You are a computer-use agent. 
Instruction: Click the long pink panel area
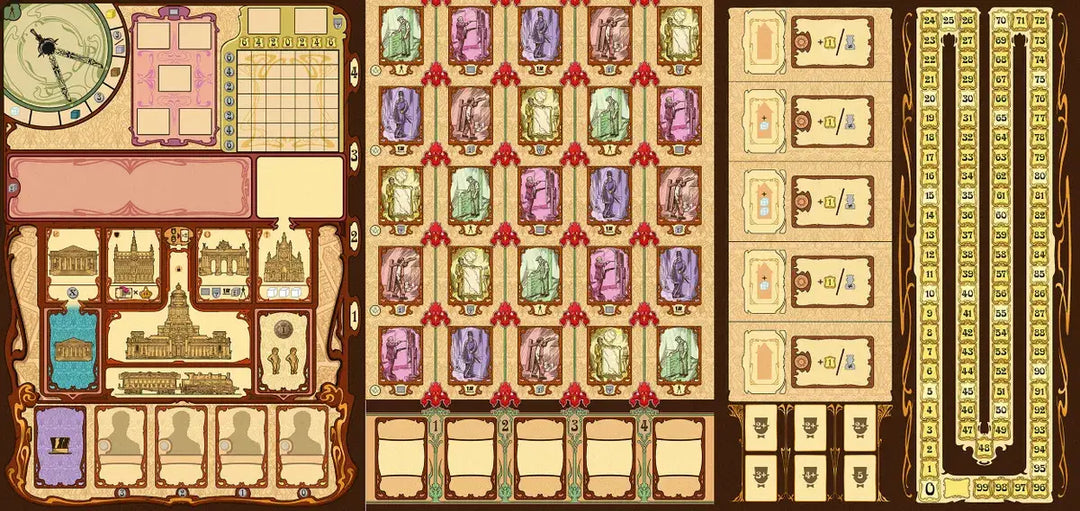click(127, 187)
